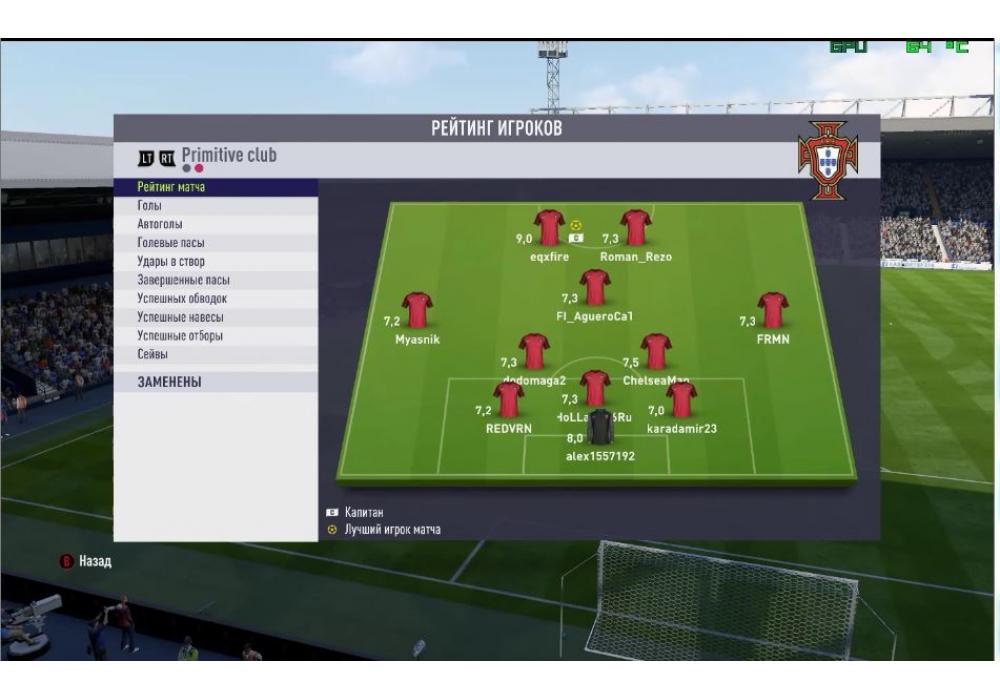Select defender REDVRN
This screenshot has height=700, width=1000.
point(509,400)
